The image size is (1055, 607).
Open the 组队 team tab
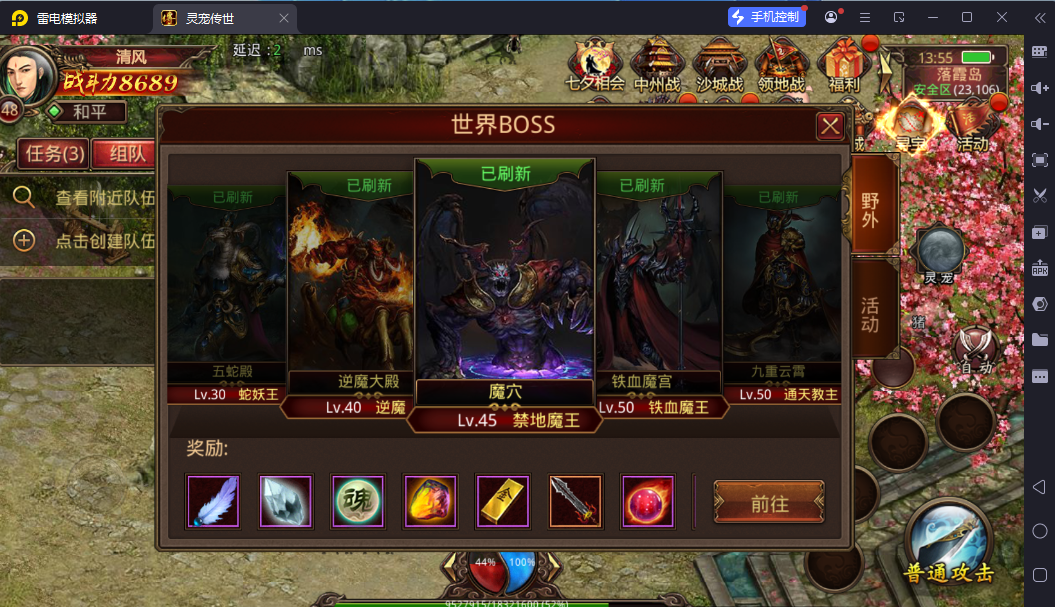[125, 154]
